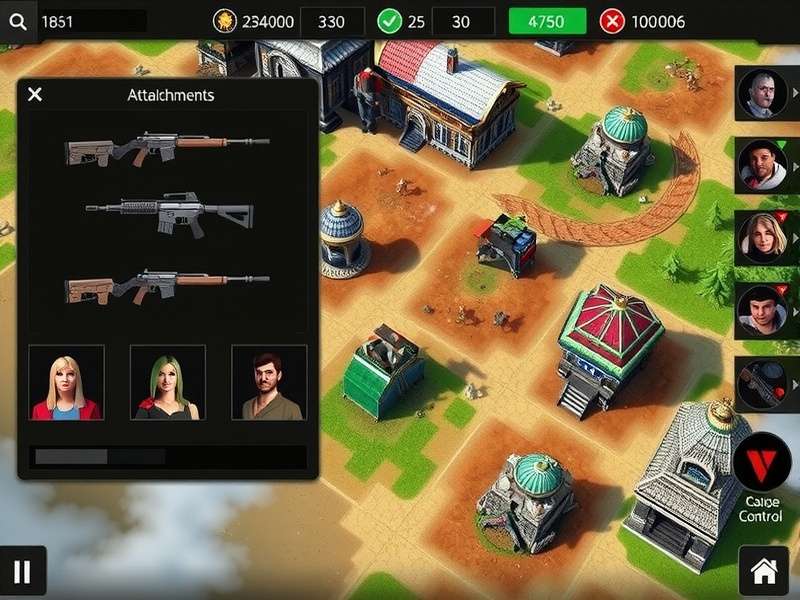Select the black rifle in Attachments

169,210
